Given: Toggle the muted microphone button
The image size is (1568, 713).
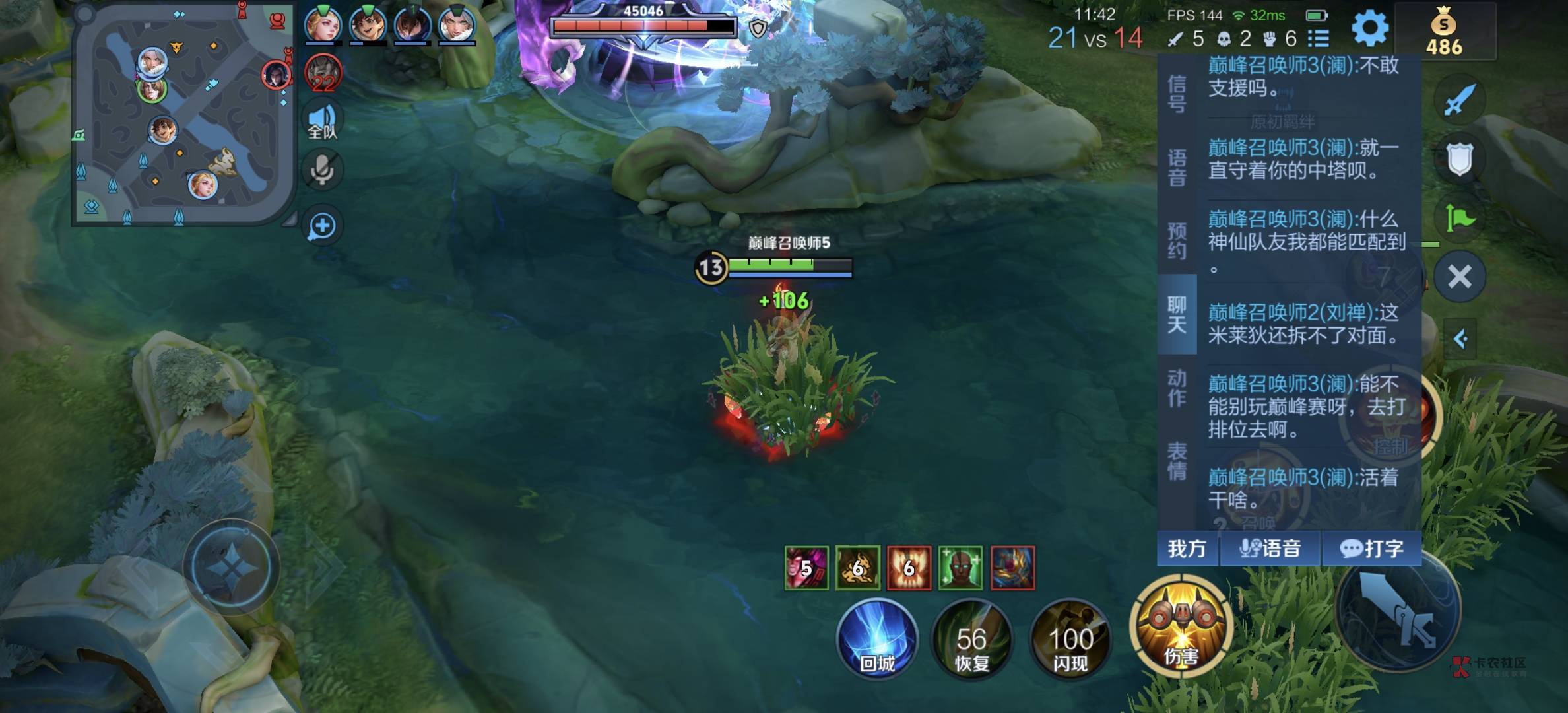Looking at the screenshot, I should click(322, 170).
